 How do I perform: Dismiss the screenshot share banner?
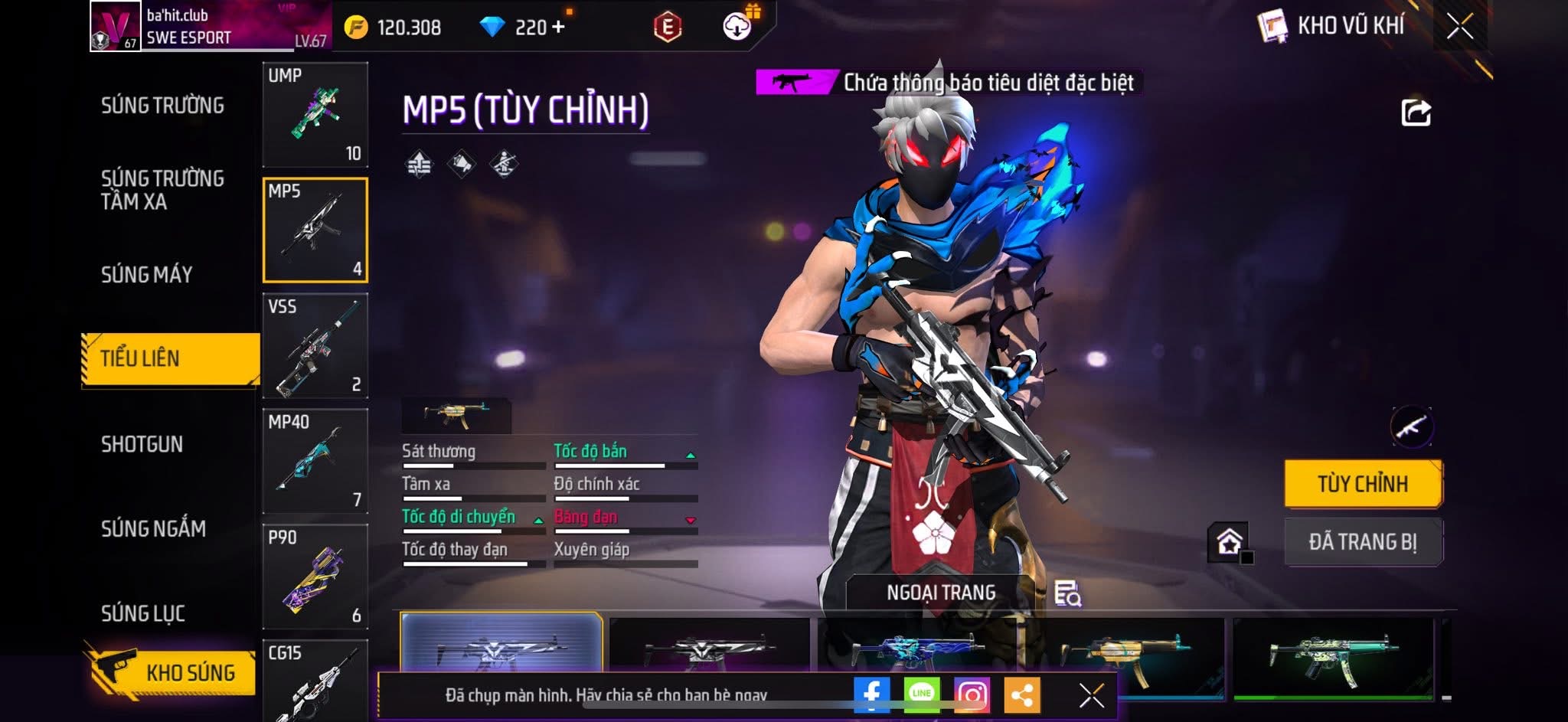pos(1091,695)
